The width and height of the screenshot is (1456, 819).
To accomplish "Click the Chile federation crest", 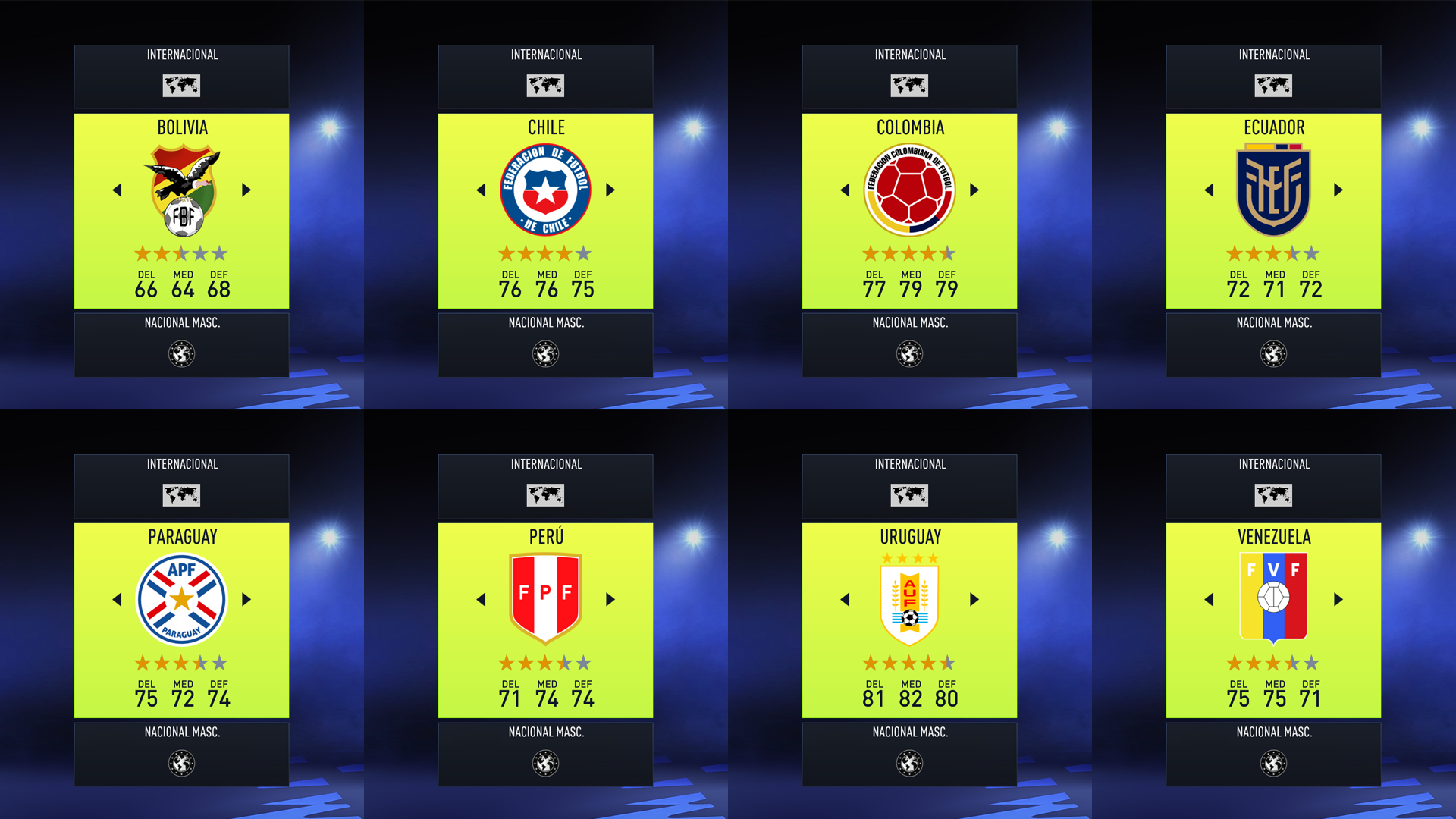I will pyautogui.click(x=545, y=189).
